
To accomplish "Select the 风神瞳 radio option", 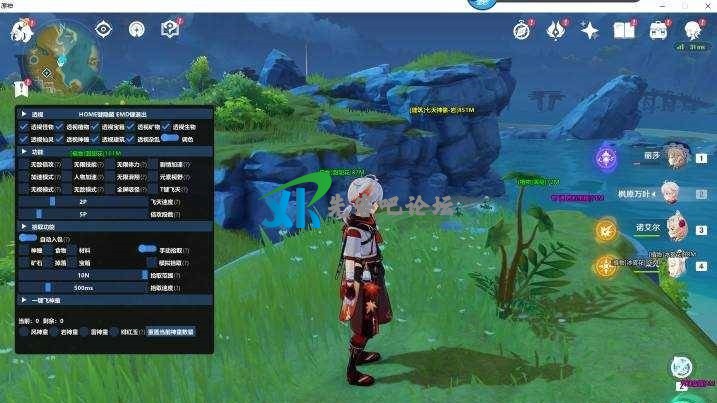I will click(24, 331).
